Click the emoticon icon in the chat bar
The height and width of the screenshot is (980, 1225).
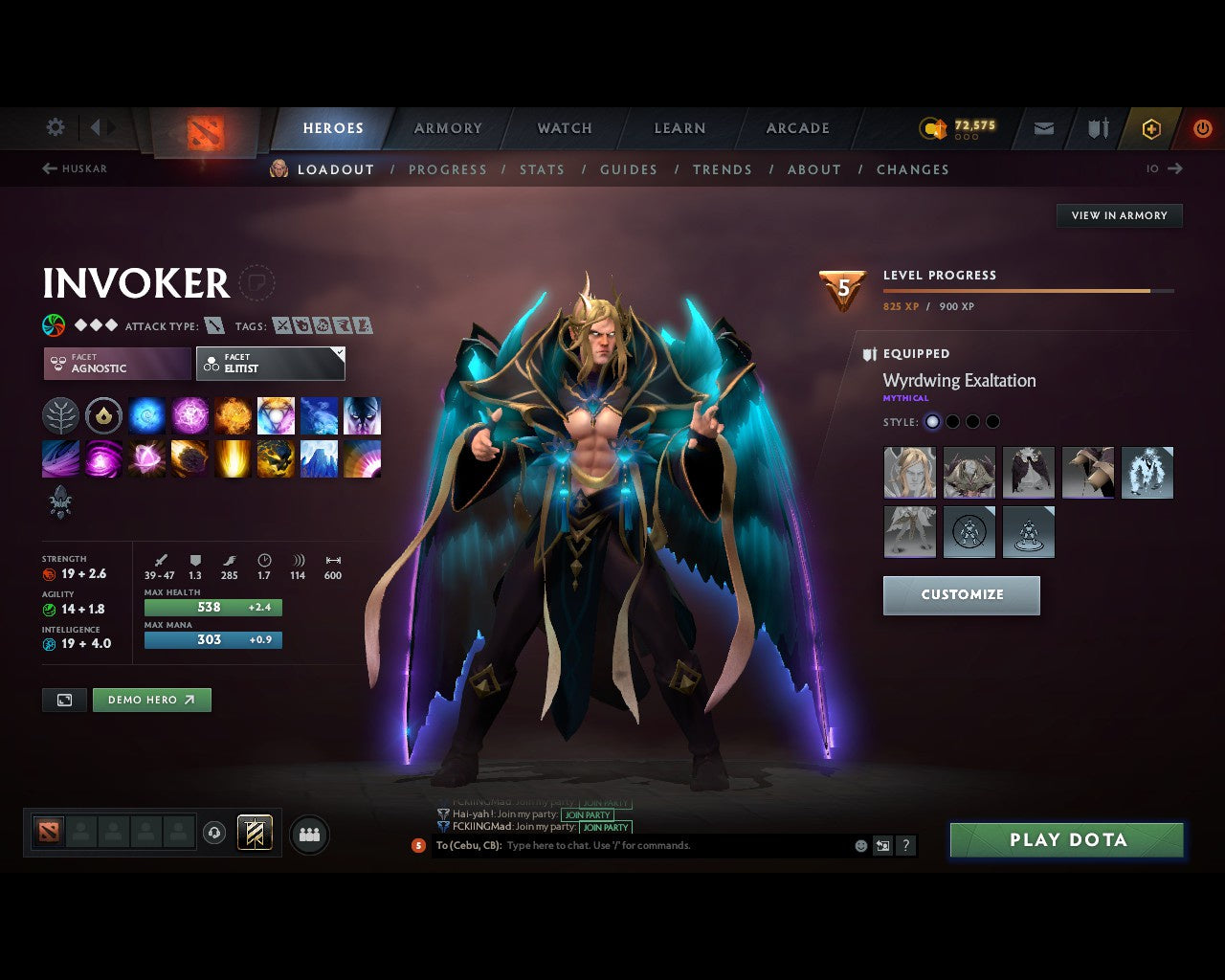[859, 845]
